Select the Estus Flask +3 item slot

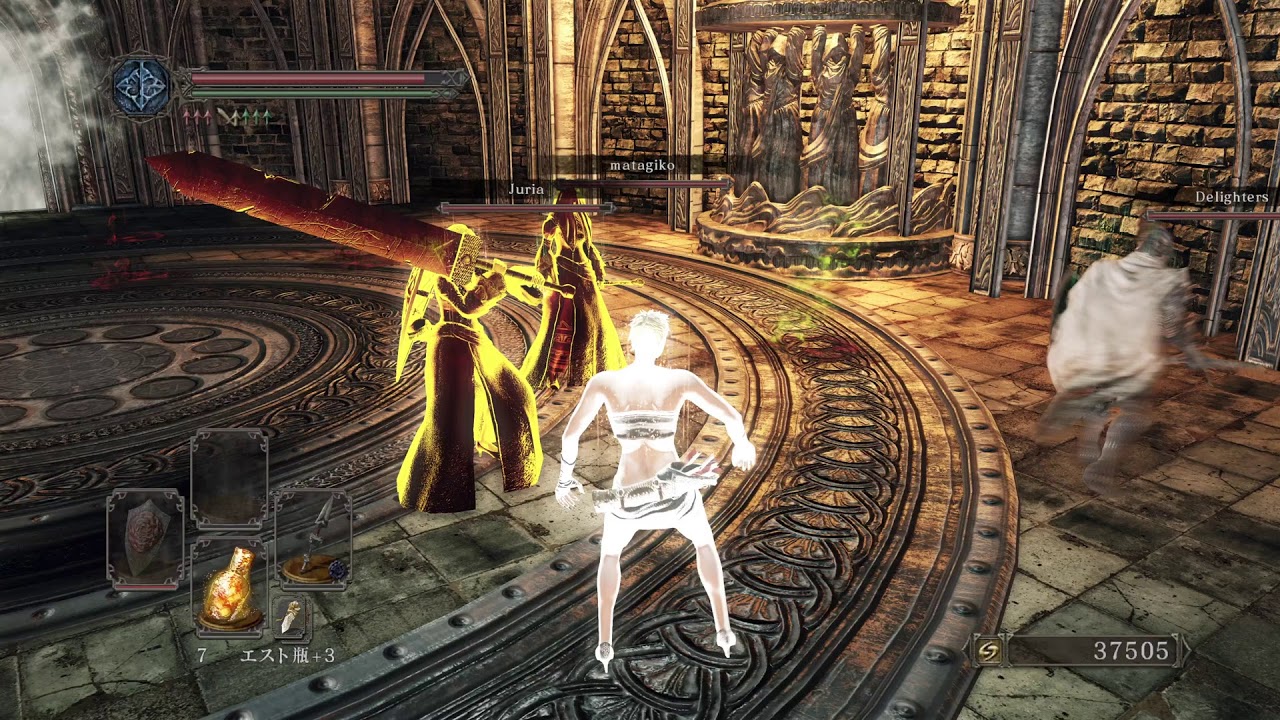click(229, 587)
